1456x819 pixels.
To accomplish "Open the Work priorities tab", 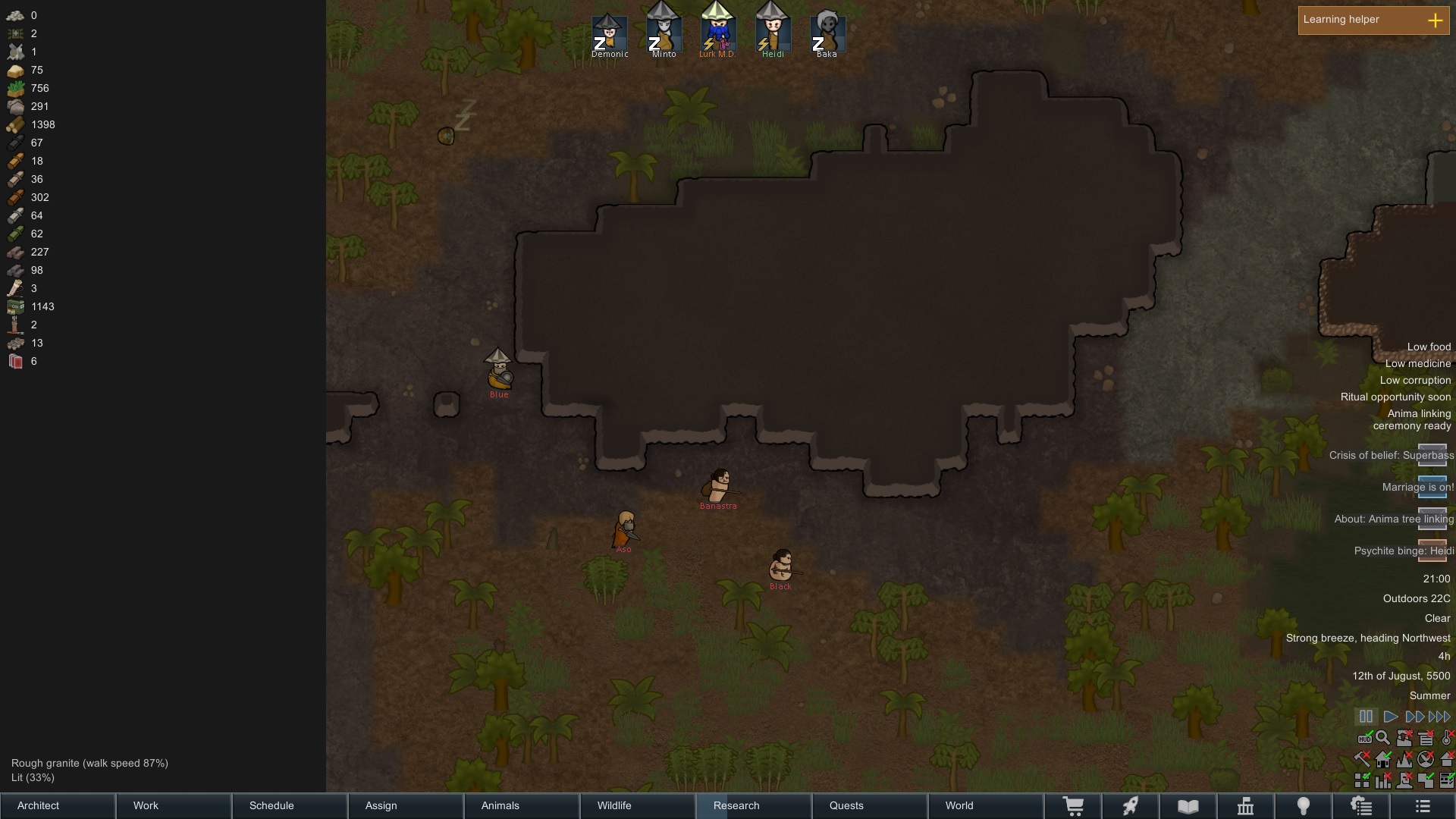I will tap(174, 805).
